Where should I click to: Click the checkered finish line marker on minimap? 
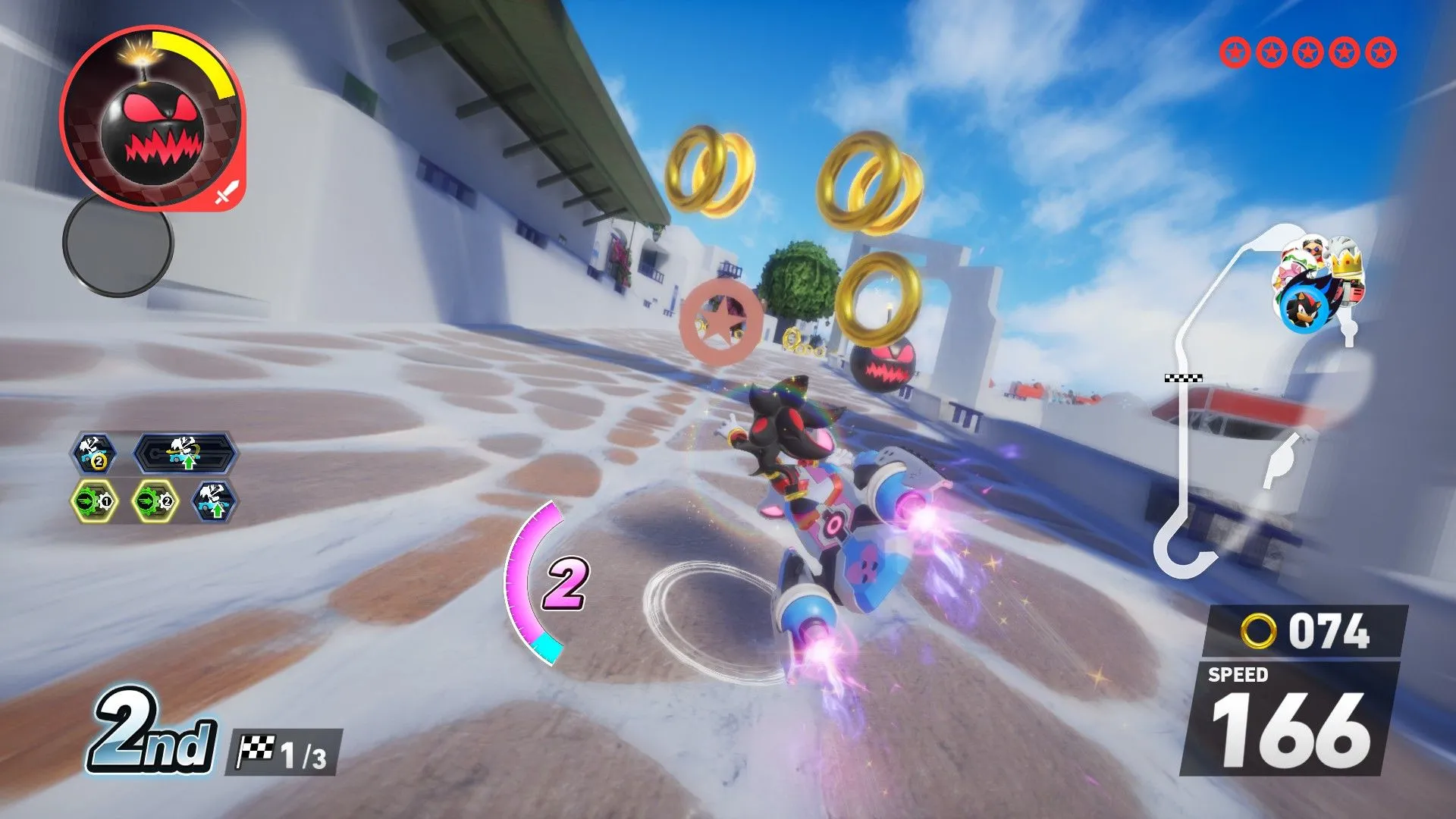1183,378
